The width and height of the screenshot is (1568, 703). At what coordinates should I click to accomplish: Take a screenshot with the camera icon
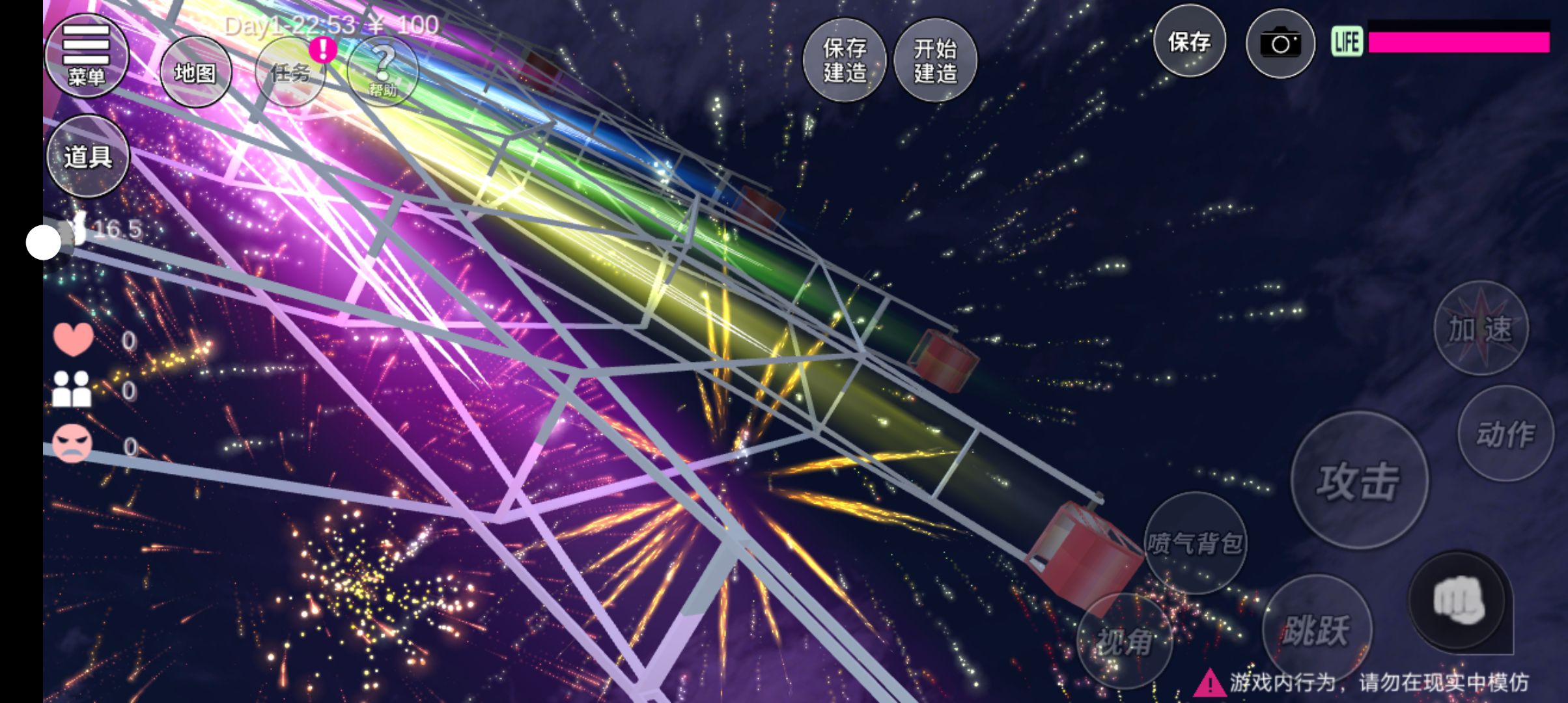point(1280,44)
